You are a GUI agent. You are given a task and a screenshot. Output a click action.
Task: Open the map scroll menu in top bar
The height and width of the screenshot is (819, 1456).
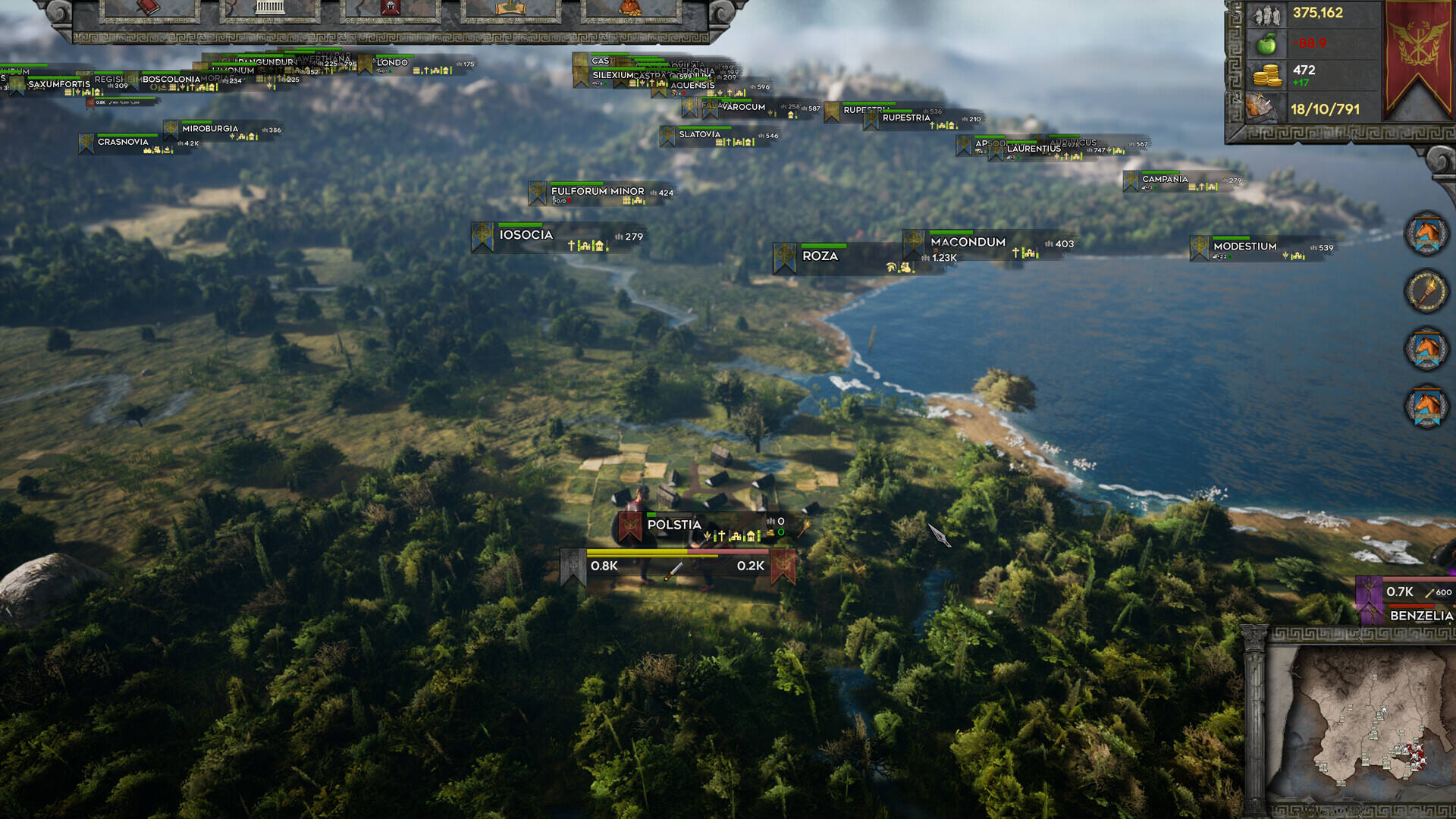(x=510, y=9)
